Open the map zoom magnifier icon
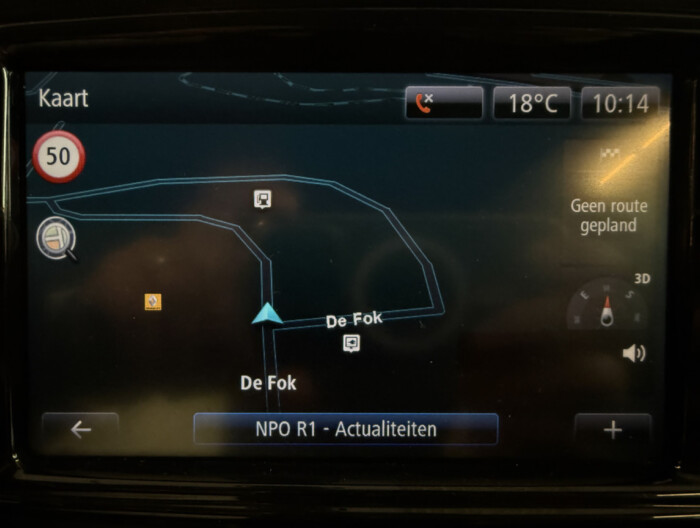This screenshot has width=700, height=528. coord(55,238)
